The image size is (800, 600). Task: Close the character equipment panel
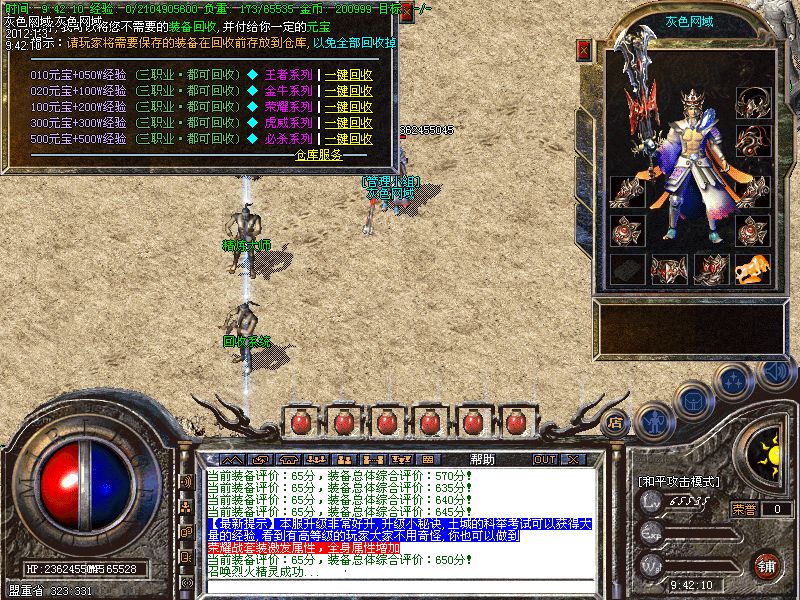tap(585, 49)
